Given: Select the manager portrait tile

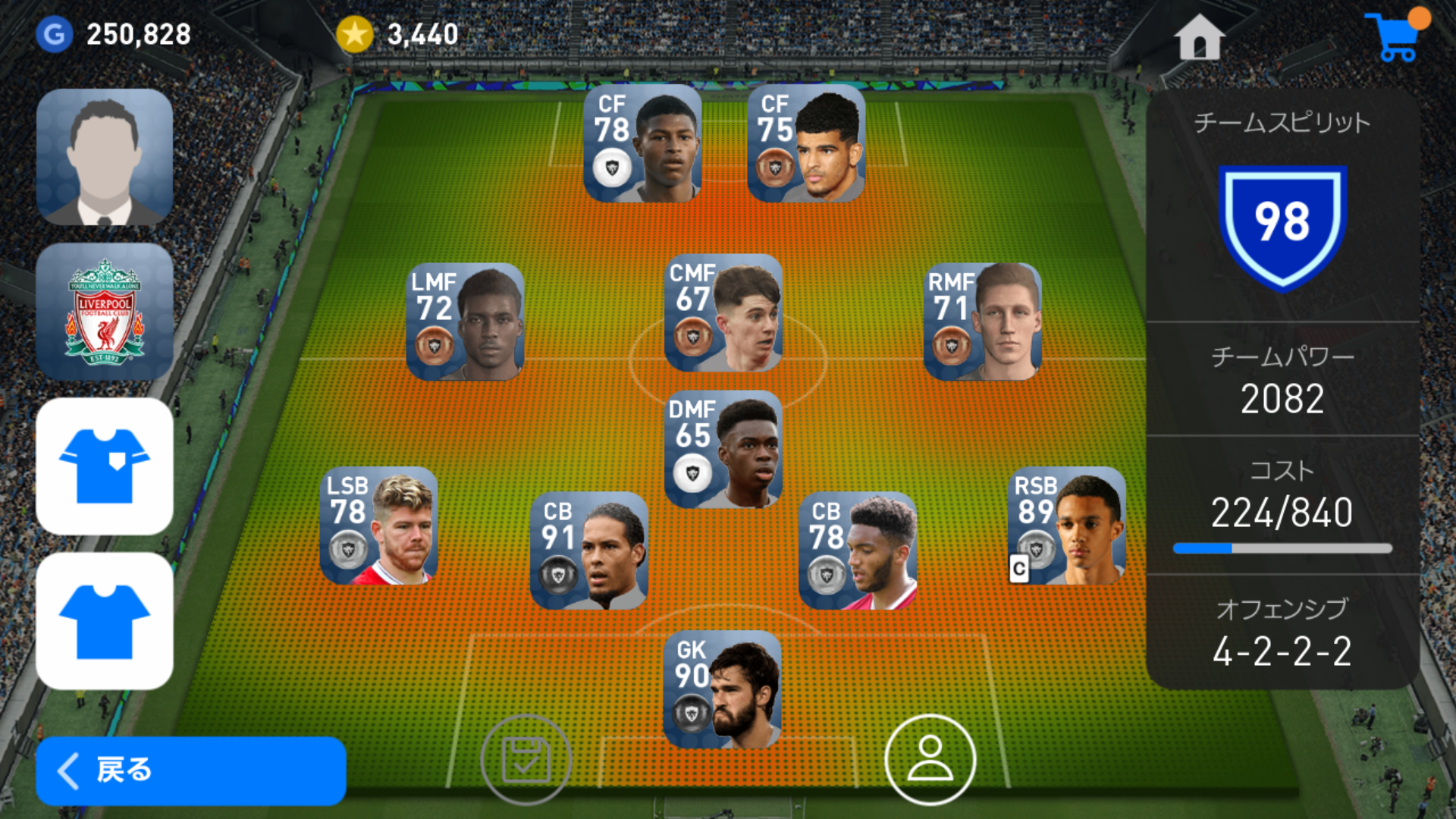Looking at the screenshot, I should 105,157.
